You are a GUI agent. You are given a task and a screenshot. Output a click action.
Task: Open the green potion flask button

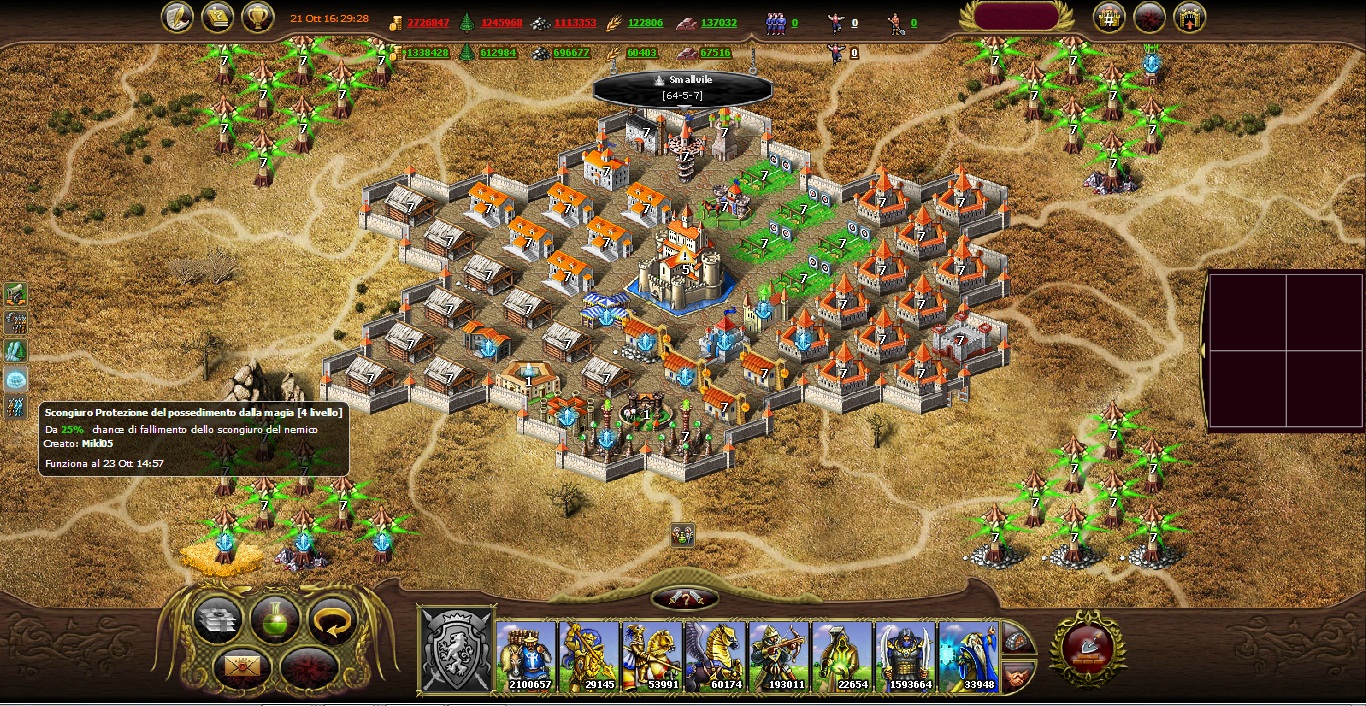275,619
